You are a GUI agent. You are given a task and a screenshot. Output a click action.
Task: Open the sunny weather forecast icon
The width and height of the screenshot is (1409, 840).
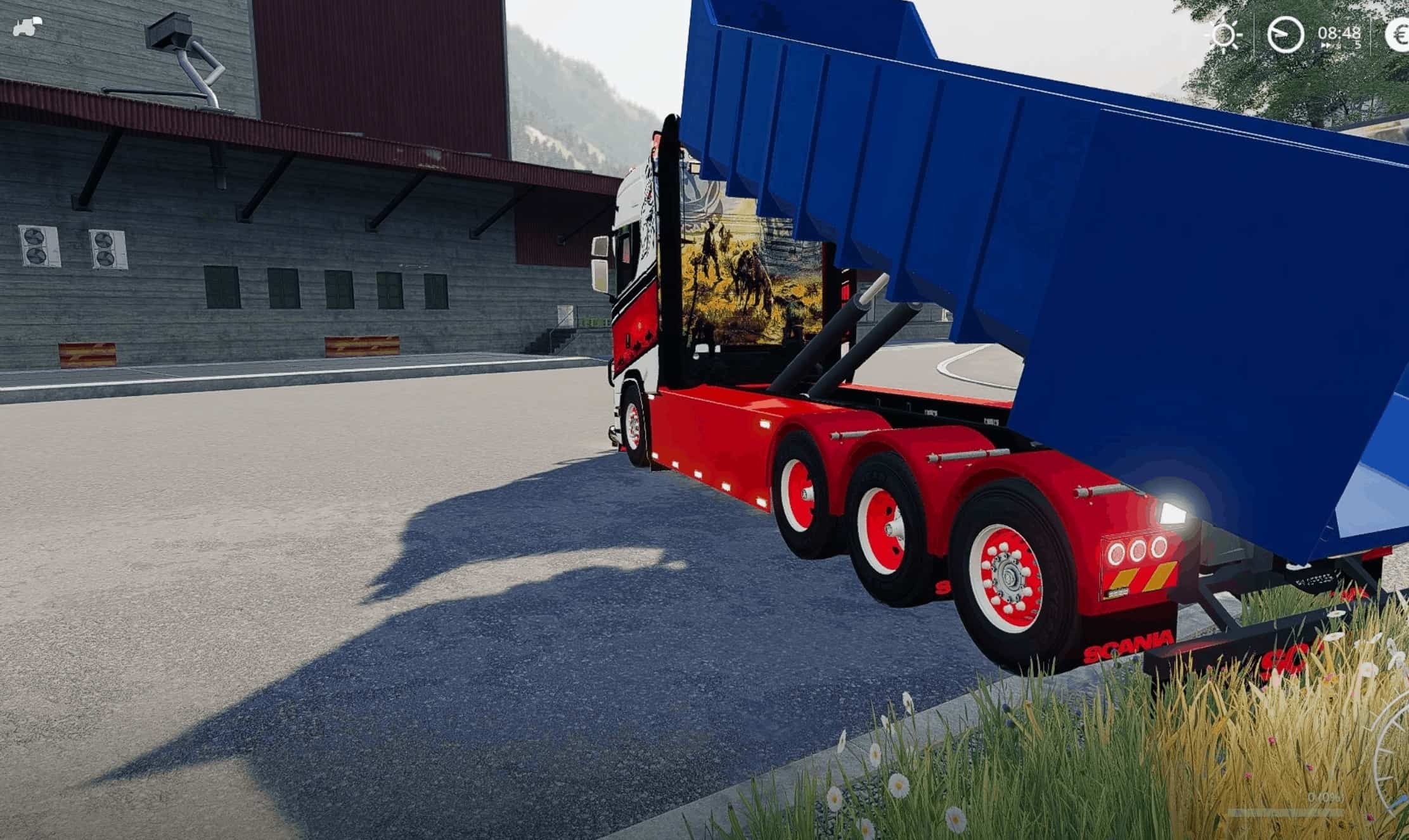tap(1224, 34)
